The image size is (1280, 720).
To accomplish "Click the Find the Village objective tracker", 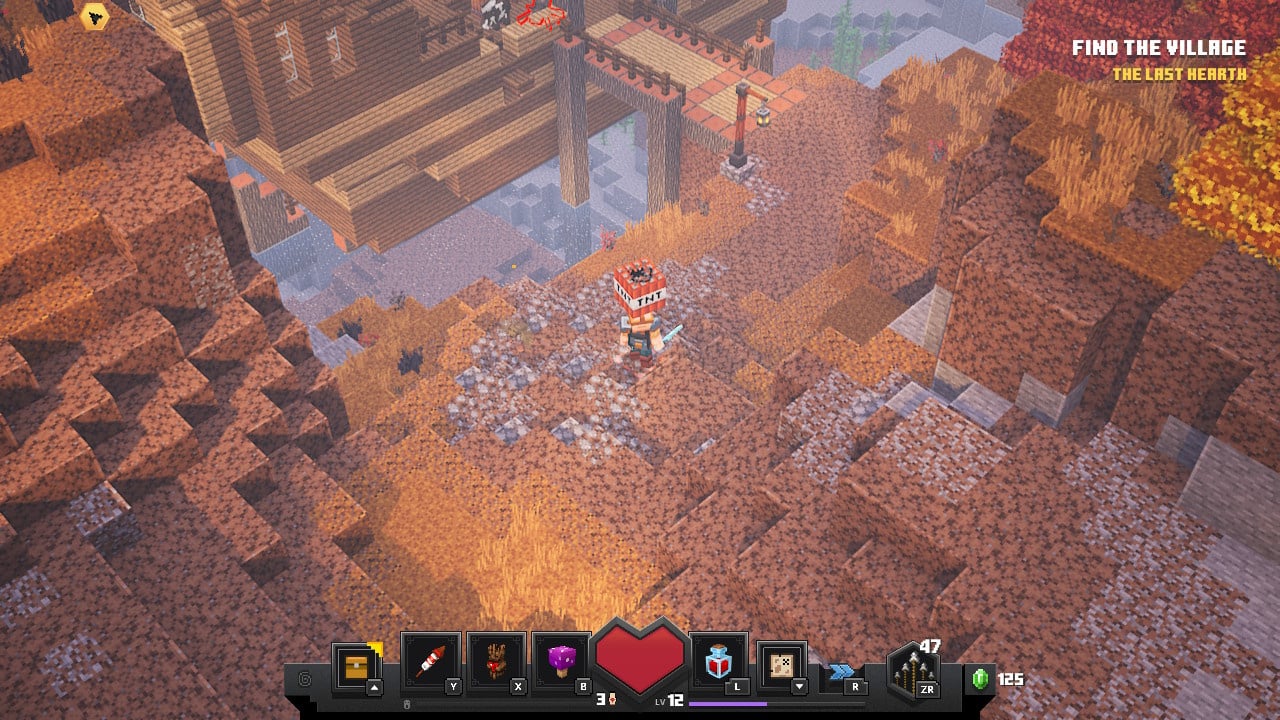I will pyautogui.click(x=1158, y=48).
